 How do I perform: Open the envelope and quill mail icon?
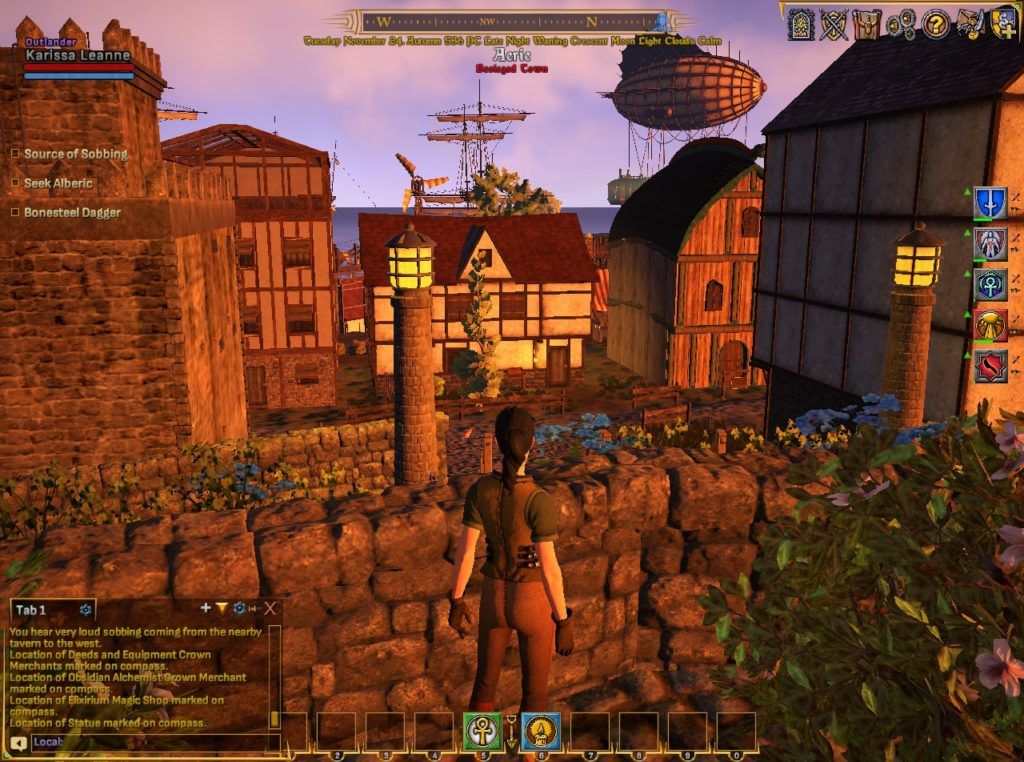[969, 23]
